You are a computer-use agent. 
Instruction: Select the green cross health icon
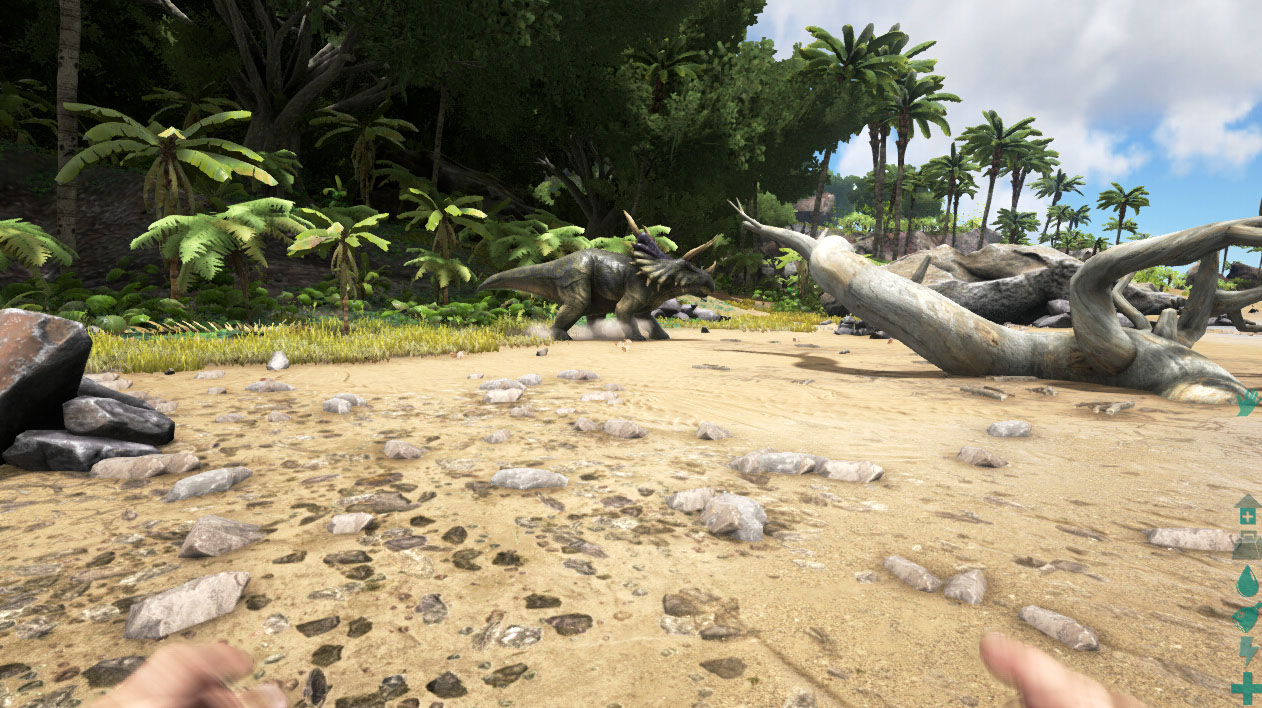(1247, 688)
